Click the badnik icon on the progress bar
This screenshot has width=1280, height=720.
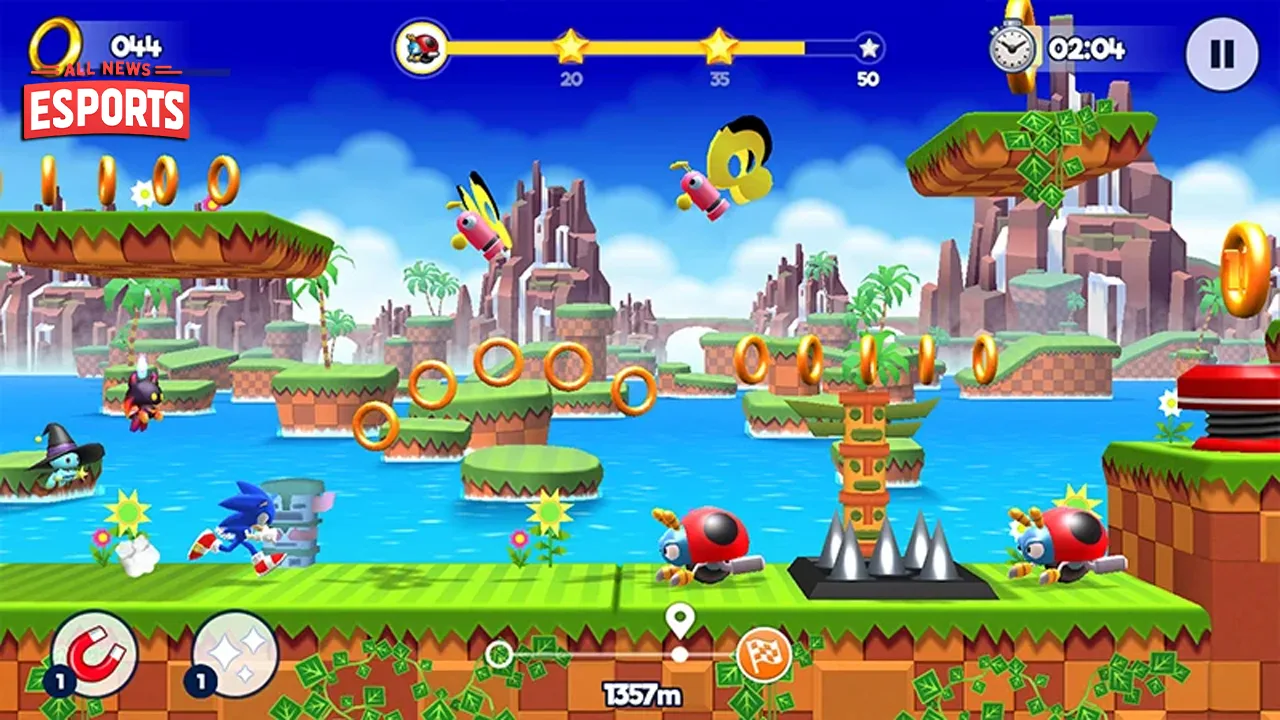(x=423, y=47)
